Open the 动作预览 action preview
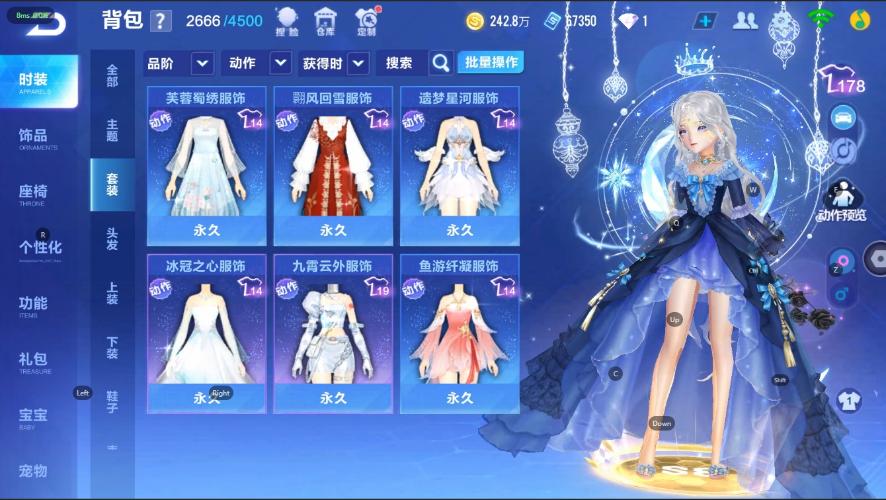The width and height of the screenshot is (886, 500). 842,200
